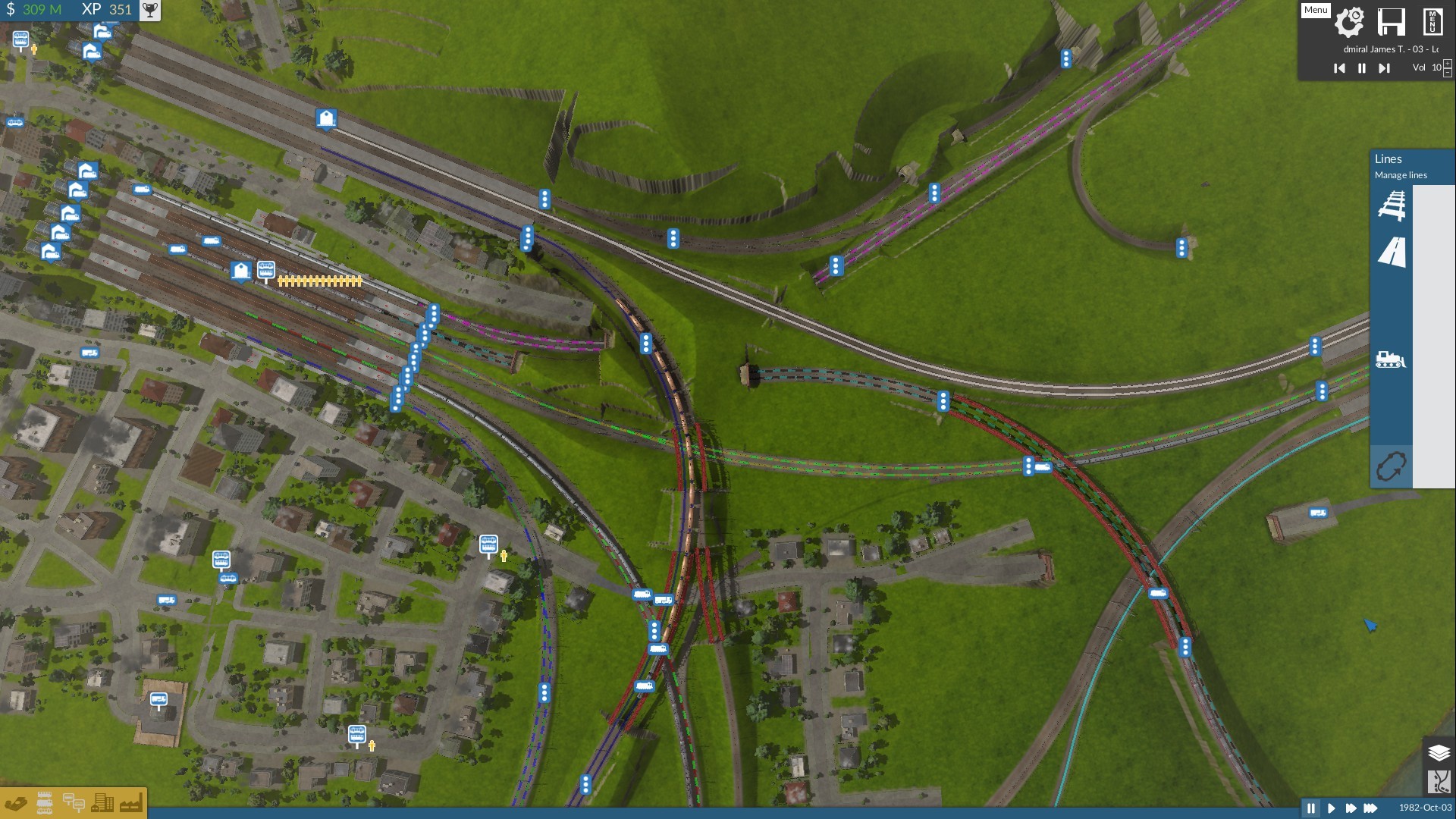Skip to the next music track
Screen dimensions: 1456x819
[x=1384, y=68]
